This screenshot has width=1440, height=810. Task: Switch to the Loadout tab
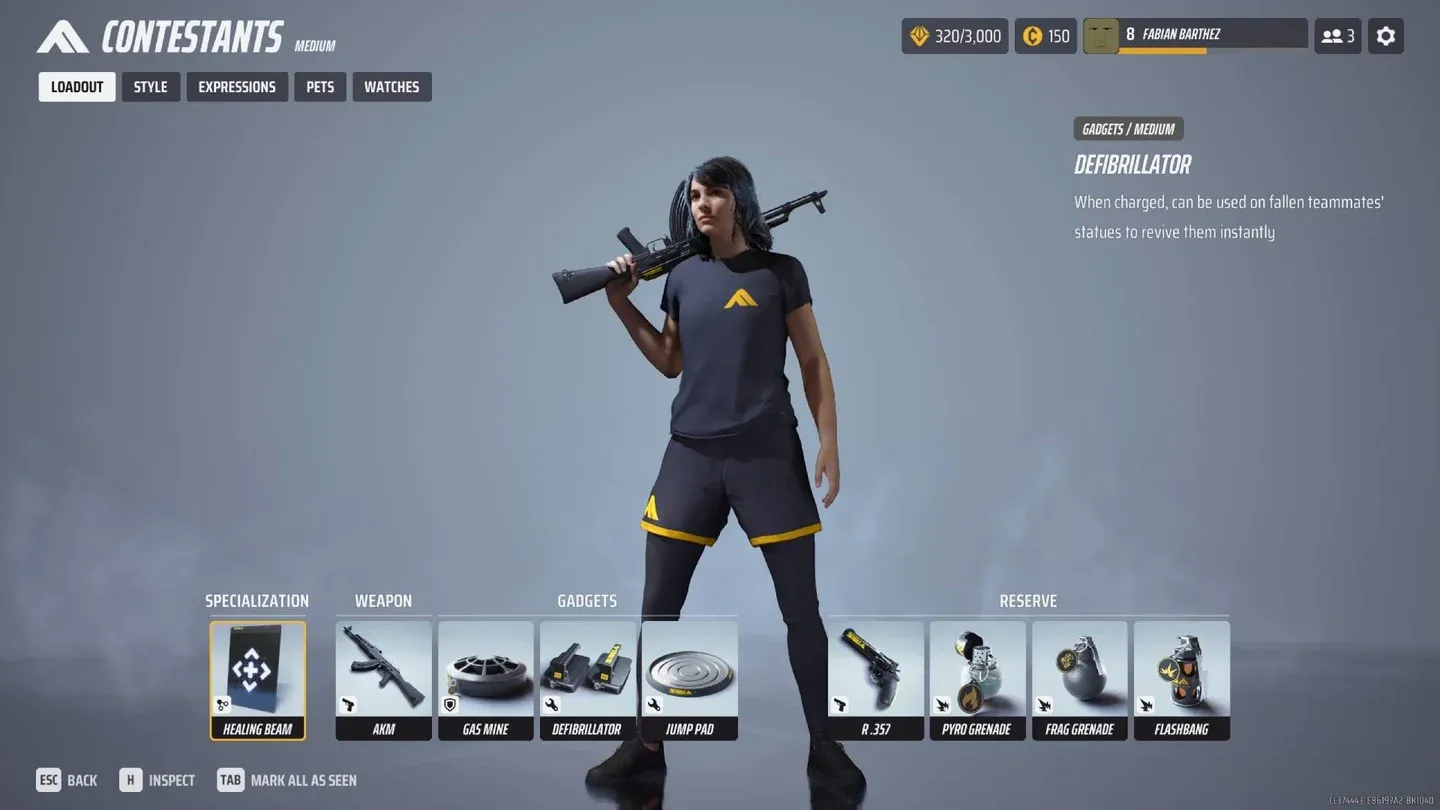(77, 87)
